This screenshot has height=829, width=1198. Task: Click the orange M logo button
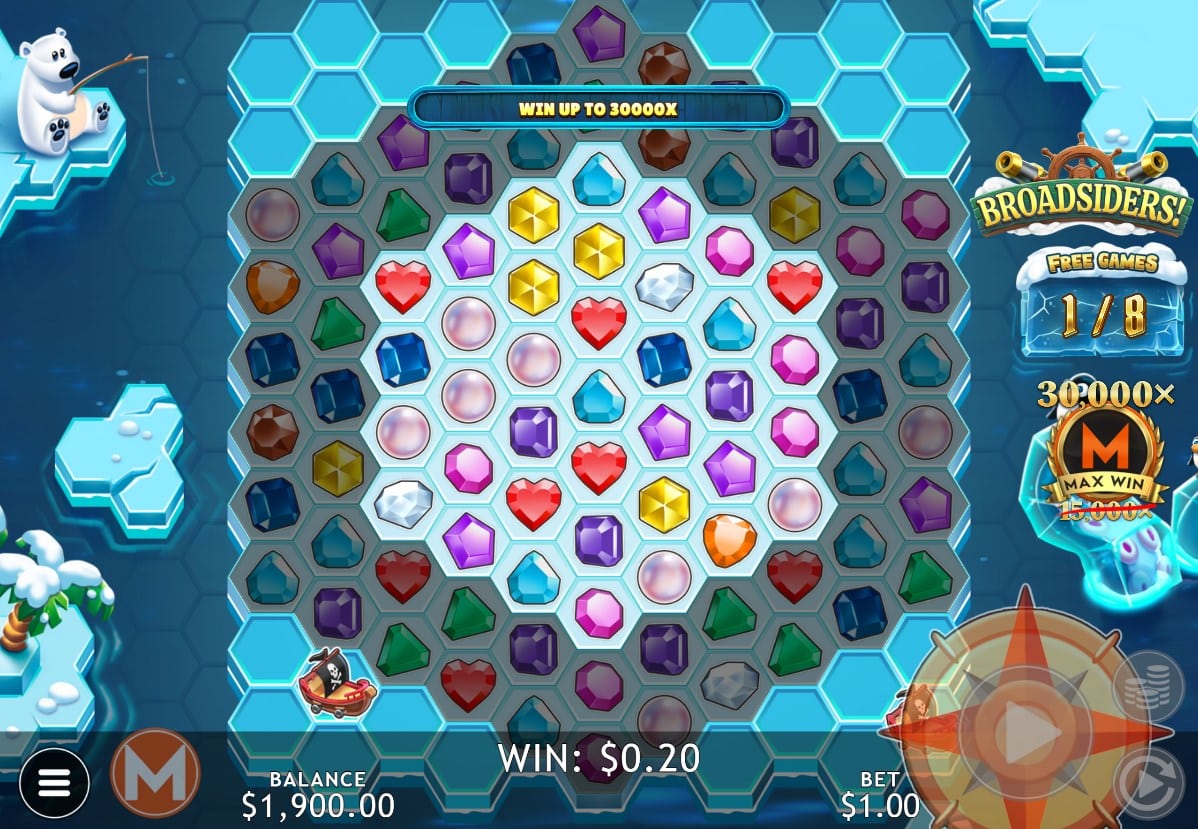tap(155, 773)
